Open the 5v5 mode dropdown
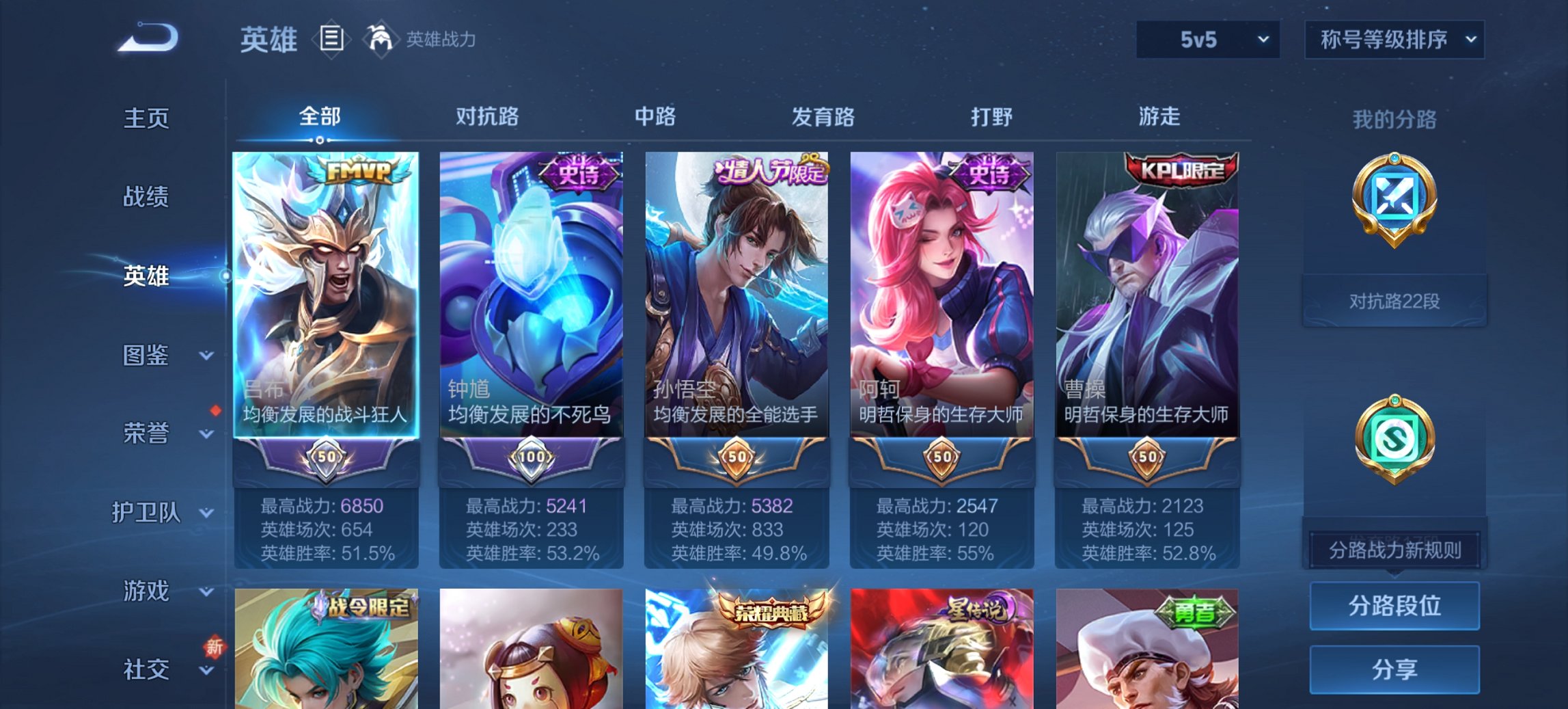Screen dimensions: 1568x709 click(1206, 40)
